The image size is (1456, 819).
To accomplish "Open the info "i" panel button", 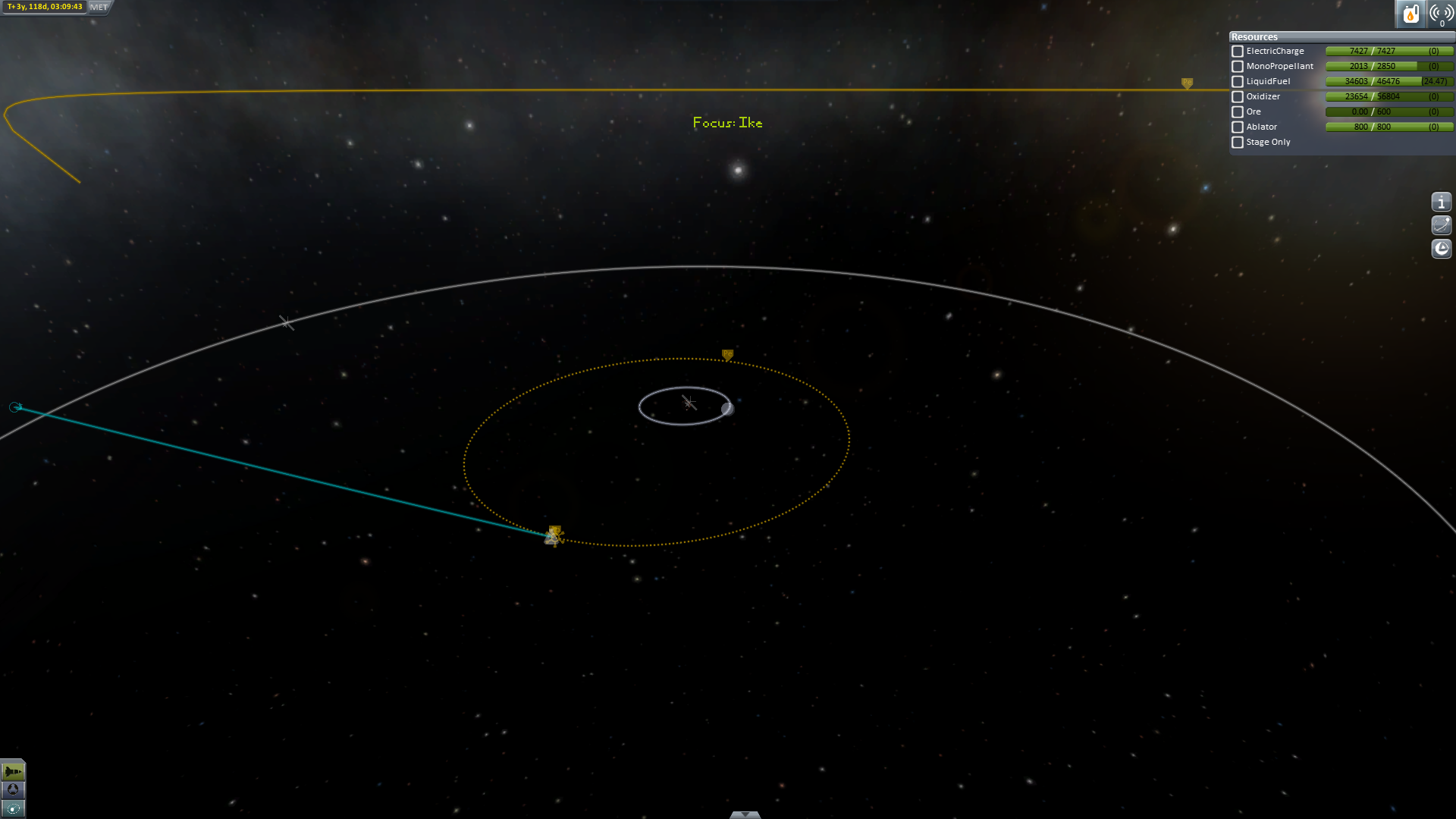I will [x=1441, y=202].
